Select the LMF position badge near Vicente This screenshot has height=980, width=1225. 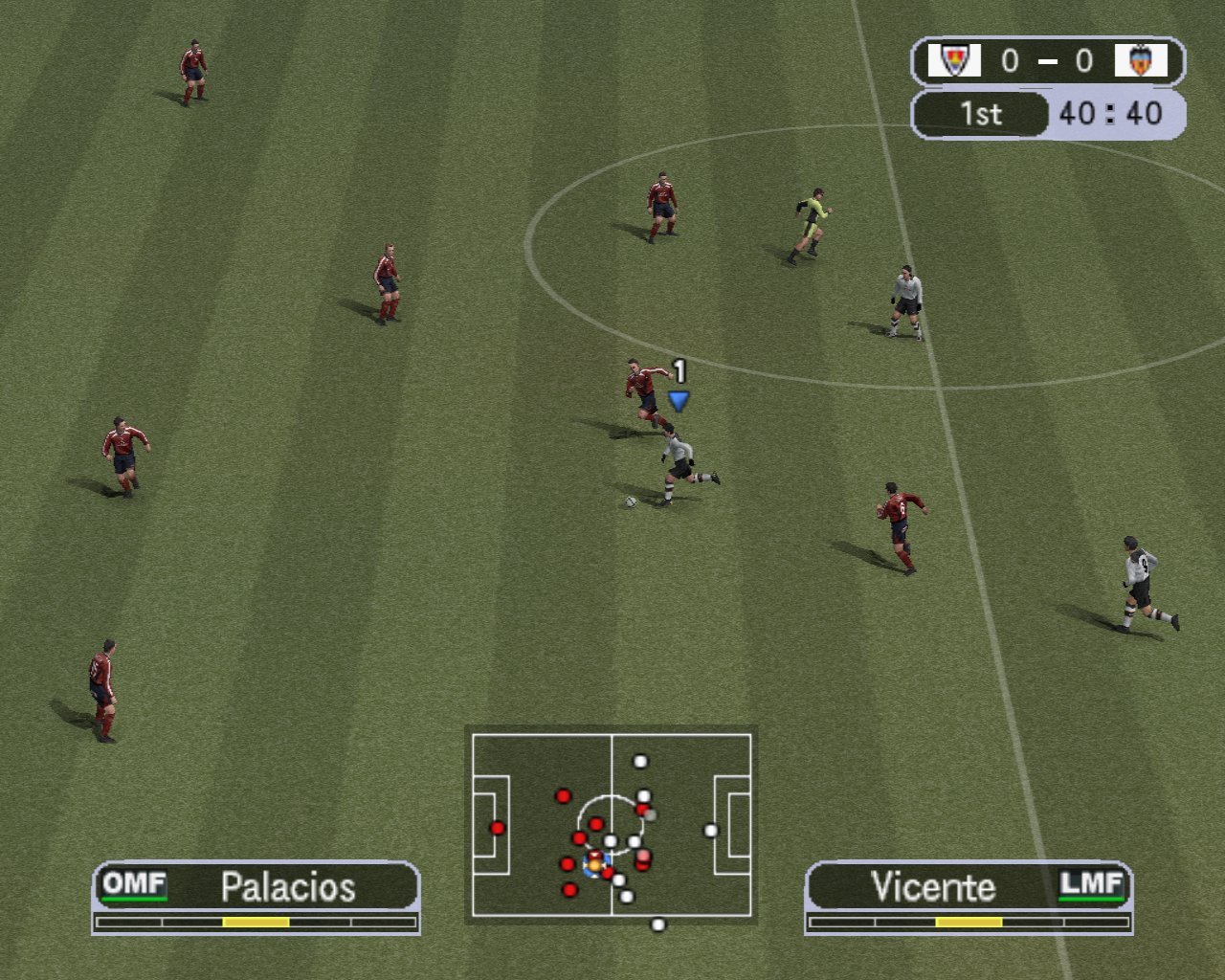pos(1094,885)
